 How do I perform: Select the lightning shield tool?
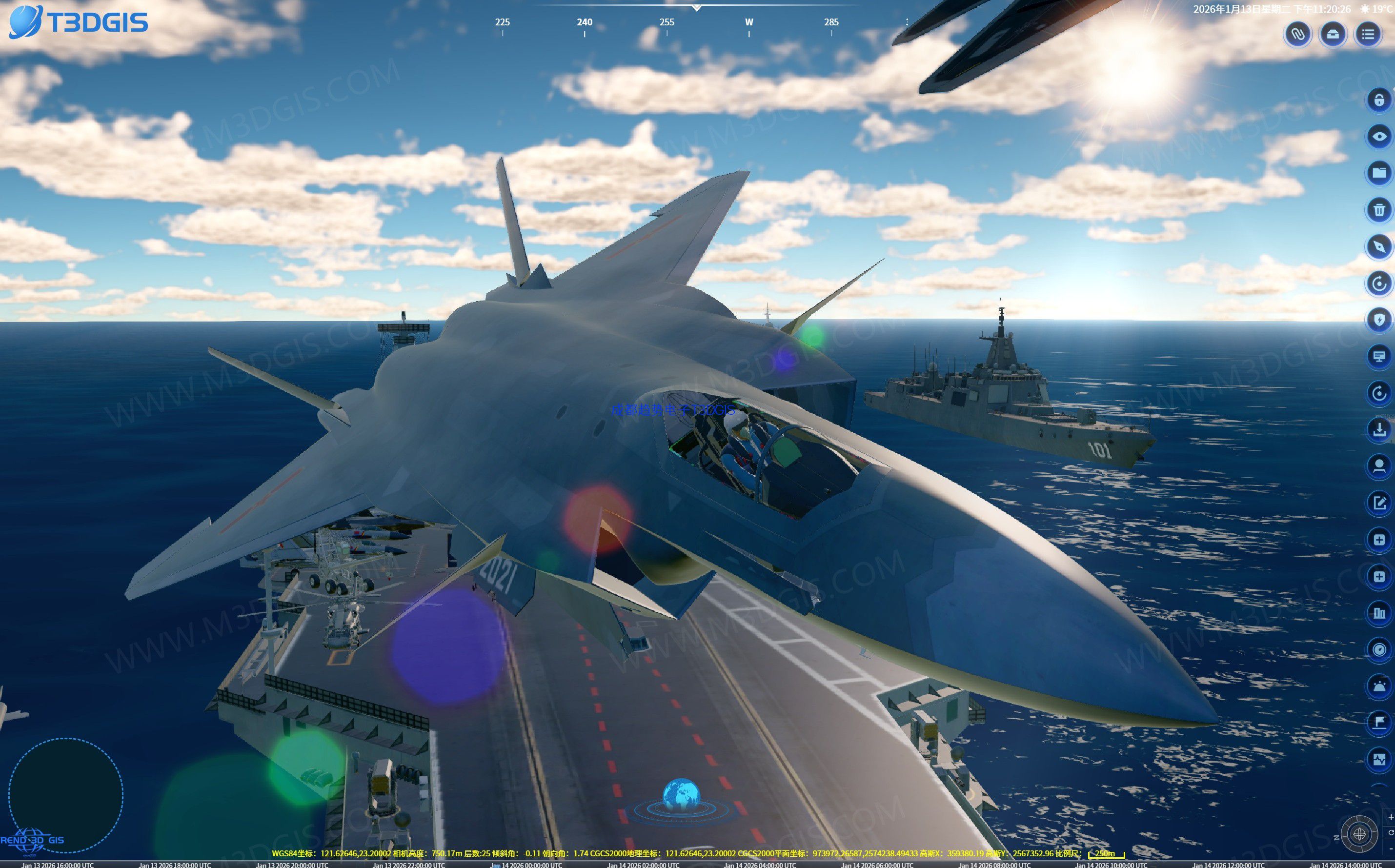[x=1379, y=320]
